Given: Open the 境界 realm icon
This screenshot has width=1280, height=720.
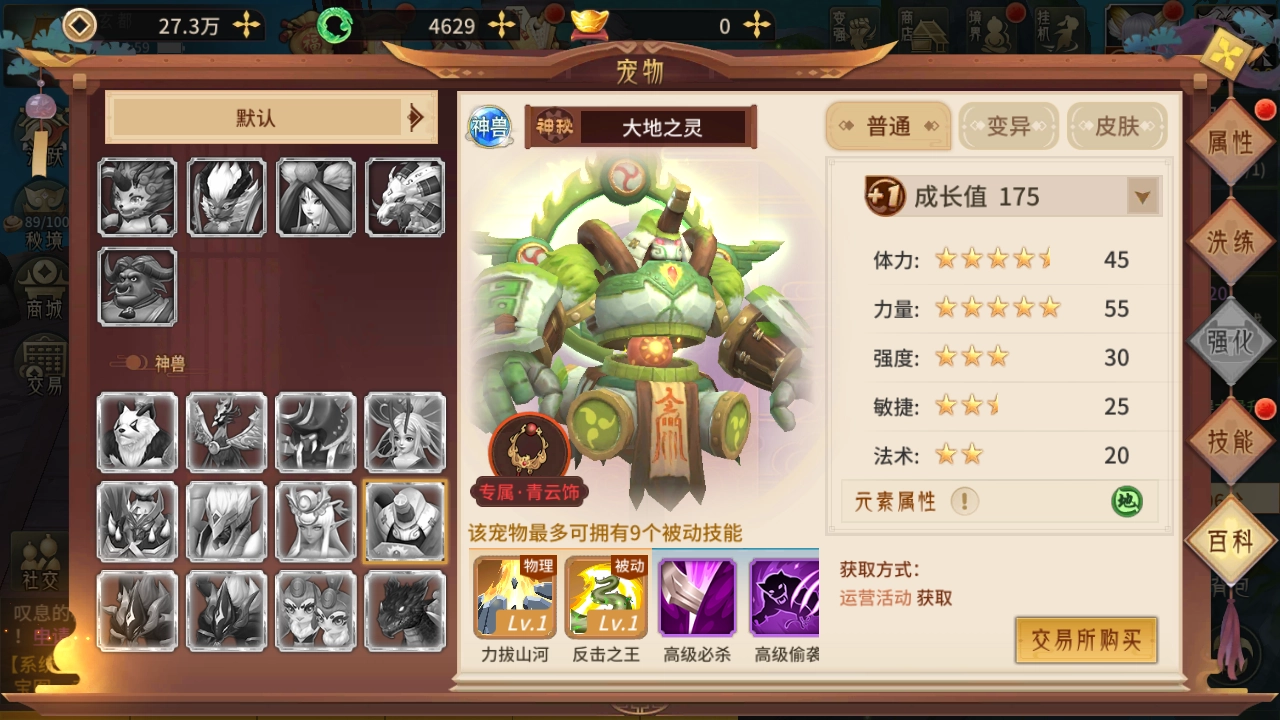Looking at the screenshot, I should (x=990, y=28).
